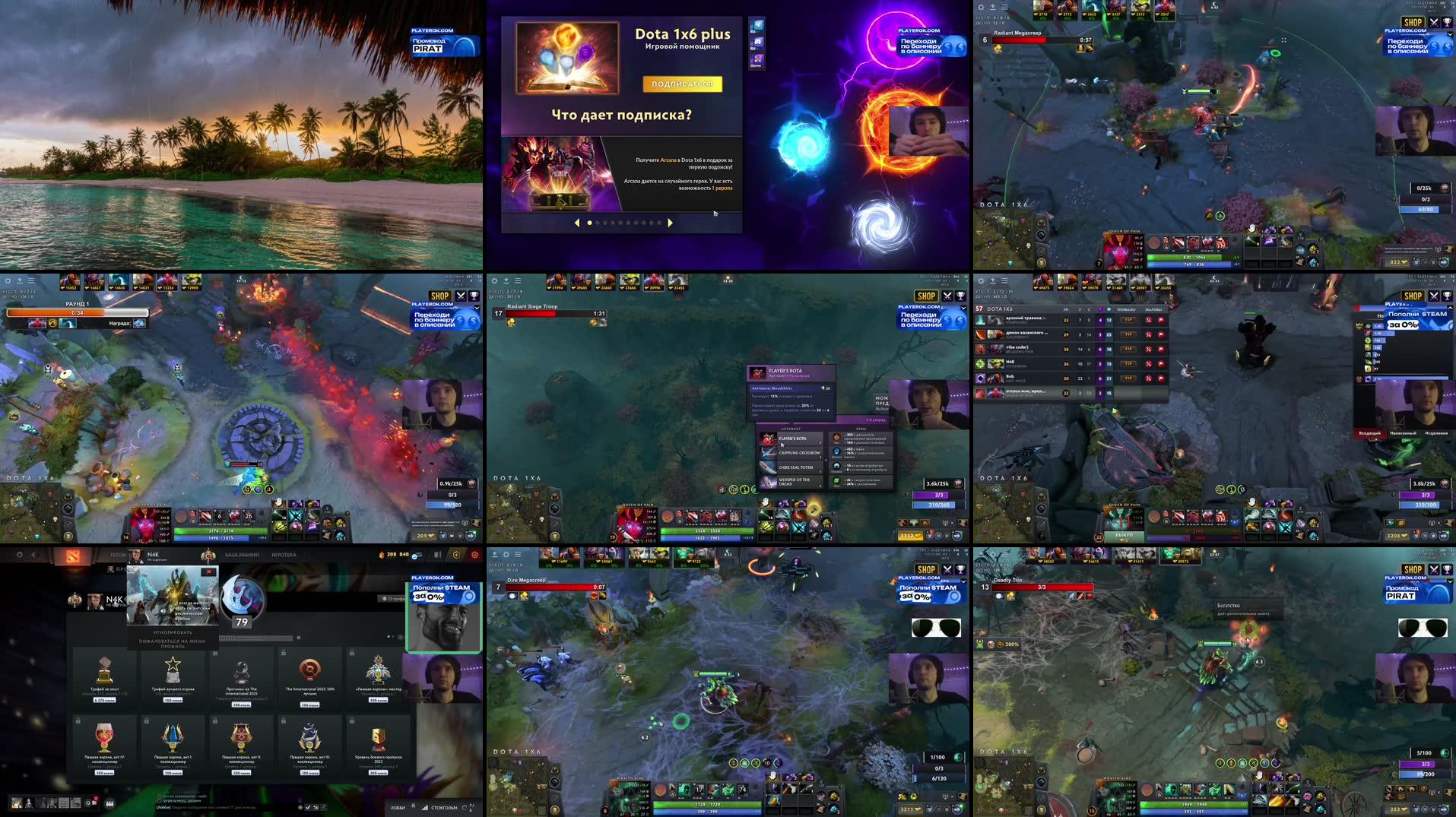Click the first carousel dot indicator

[591, 223]
